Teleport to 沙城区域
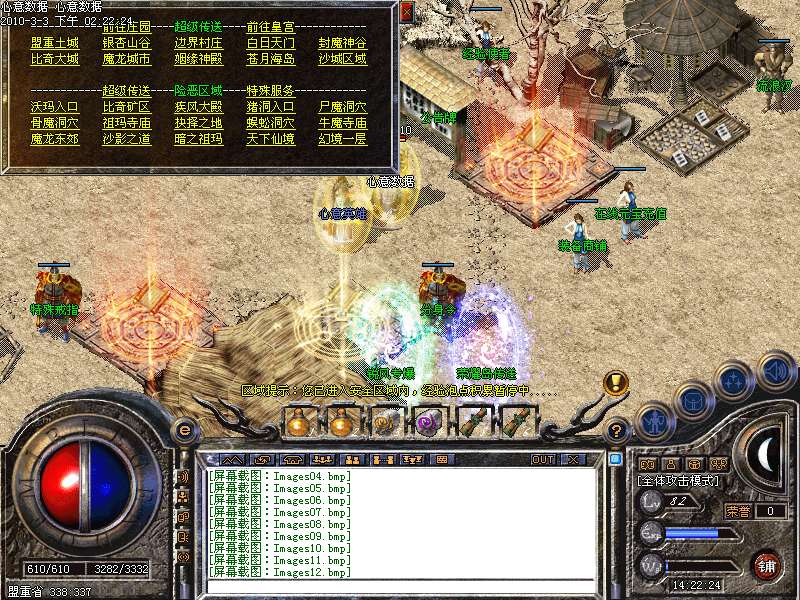Image resolution: width=800 pixels, height=600 pixels. pyautogui.click(x=342, y=59)
